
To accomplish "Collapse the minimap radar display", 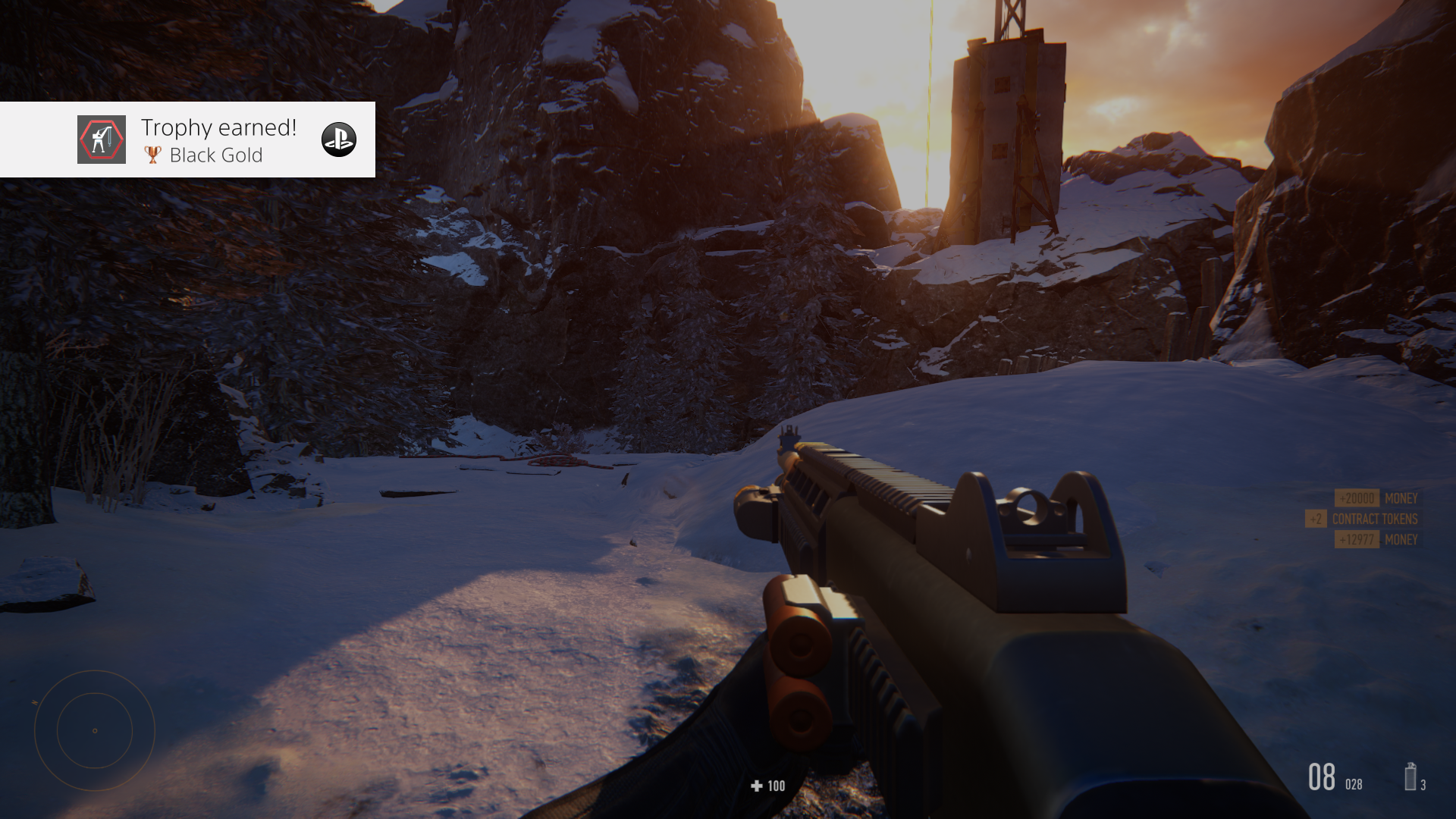I will [95, 730].
